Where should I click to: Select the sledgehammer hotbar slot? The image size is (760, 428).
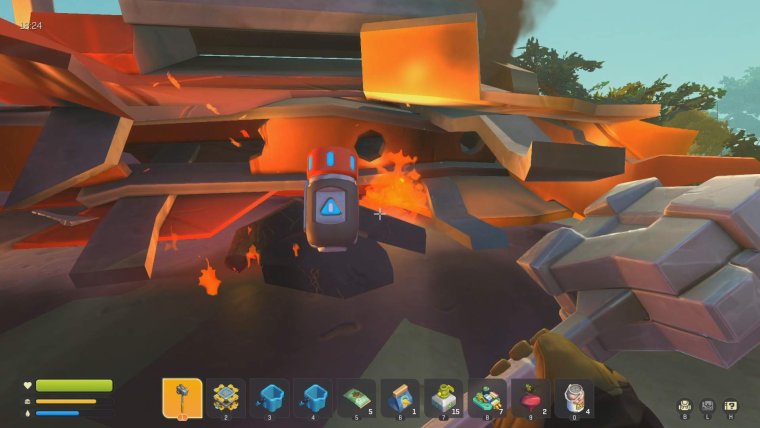coord(182,398)
